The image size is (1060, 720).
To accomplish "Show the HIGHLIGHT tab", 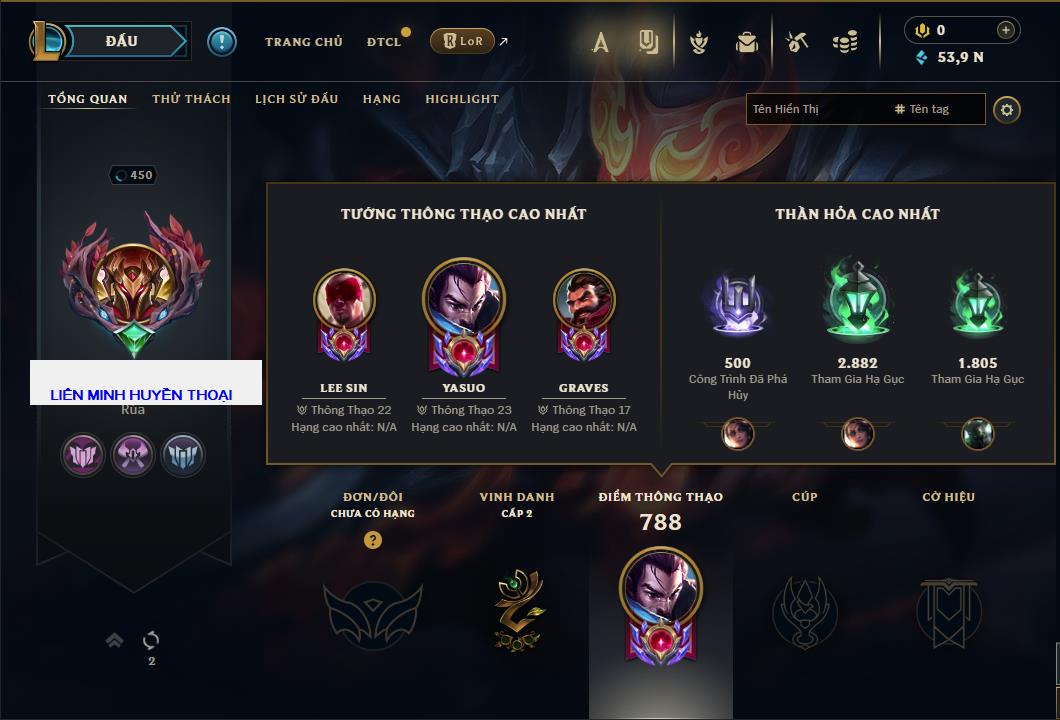I will (x=461, y=99).
